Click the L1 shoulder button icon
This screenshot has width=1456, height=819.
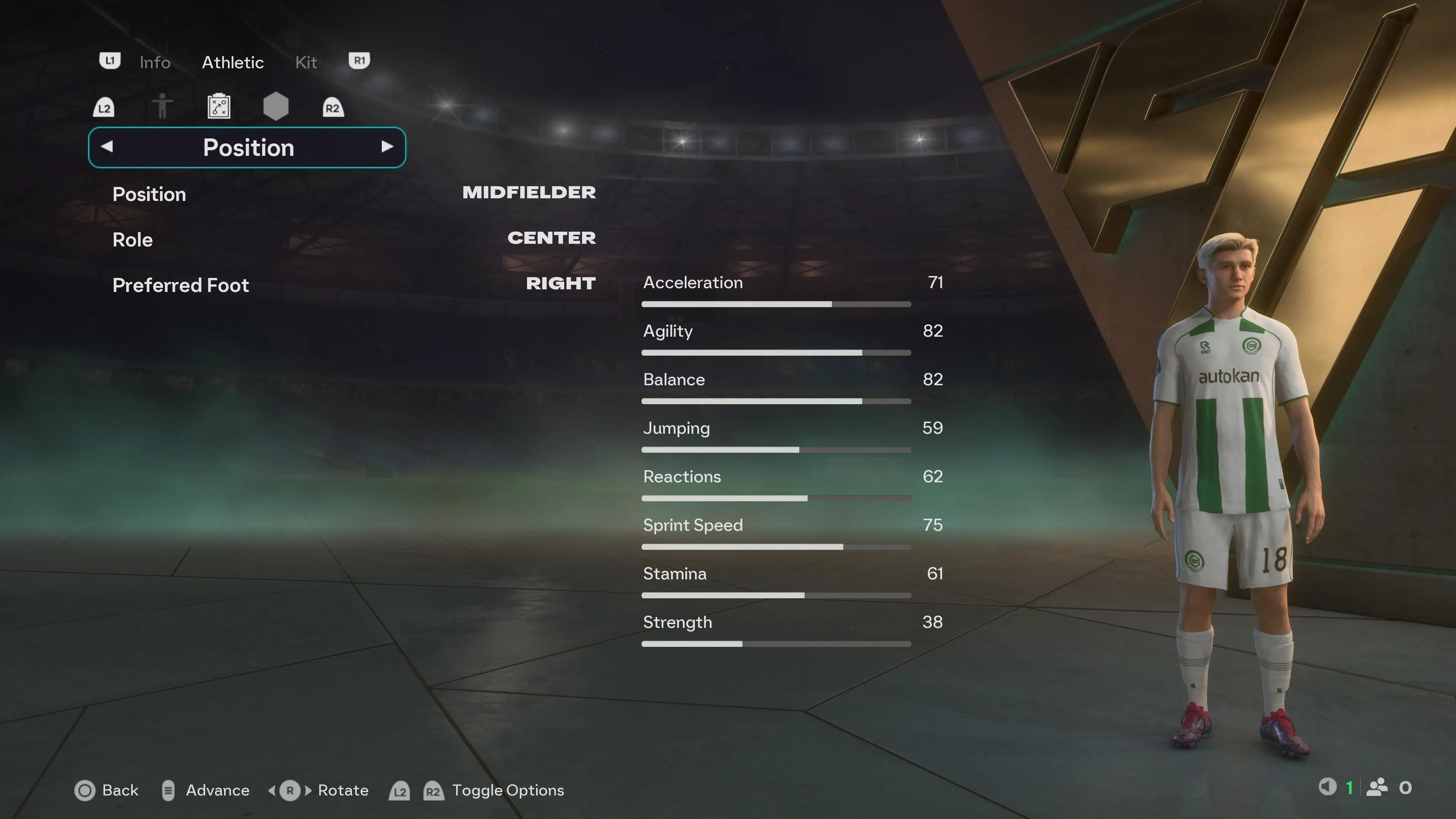point(110,61)
